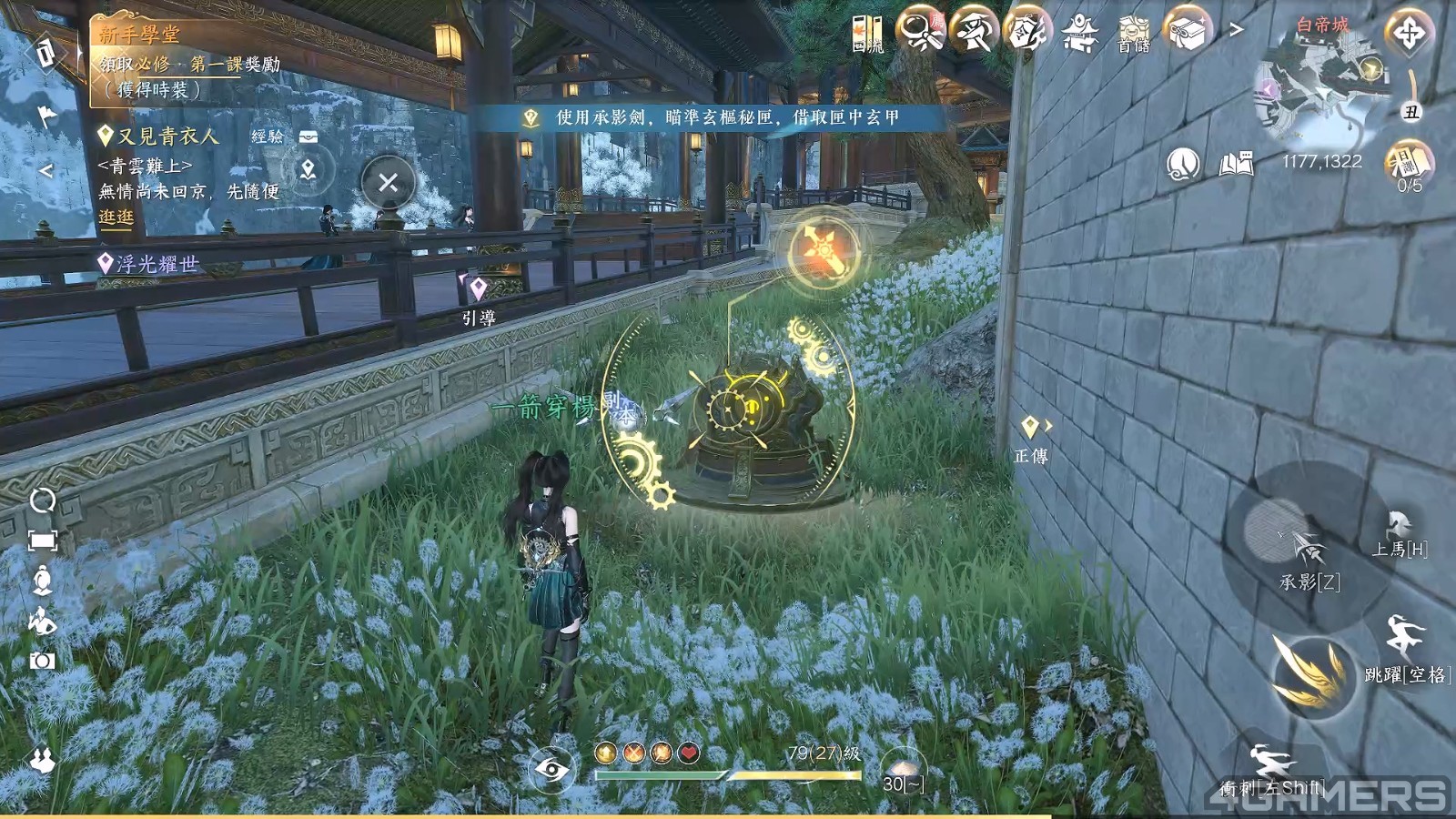Select the 又見青衣人 quest tracker entry
1456x819 pixels.
point(168,136)
